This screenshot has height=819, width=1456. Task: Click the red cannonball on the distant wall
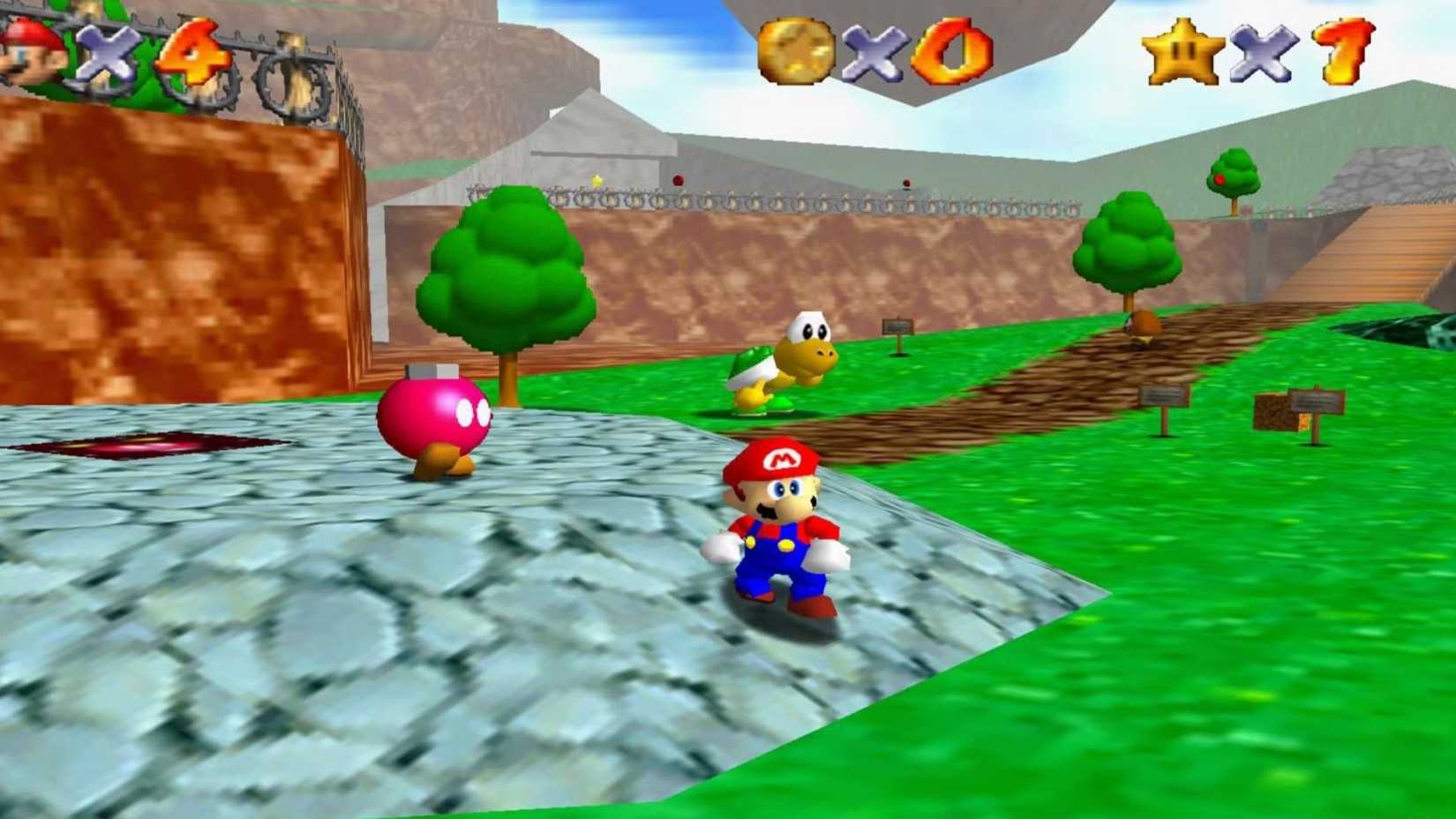pyautogui.click(x=677, y=179)
